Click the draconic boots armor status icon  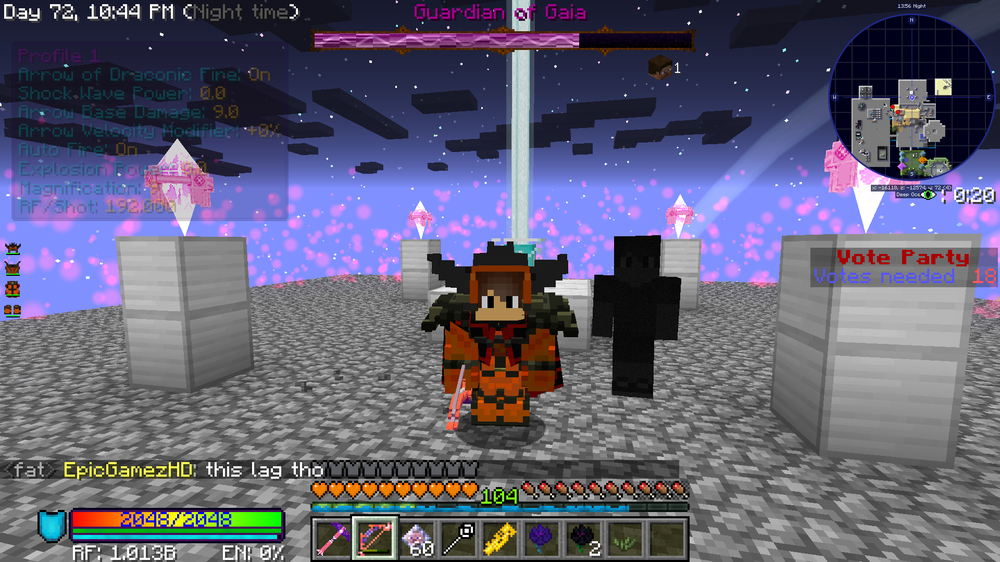[x=13, y=311]
